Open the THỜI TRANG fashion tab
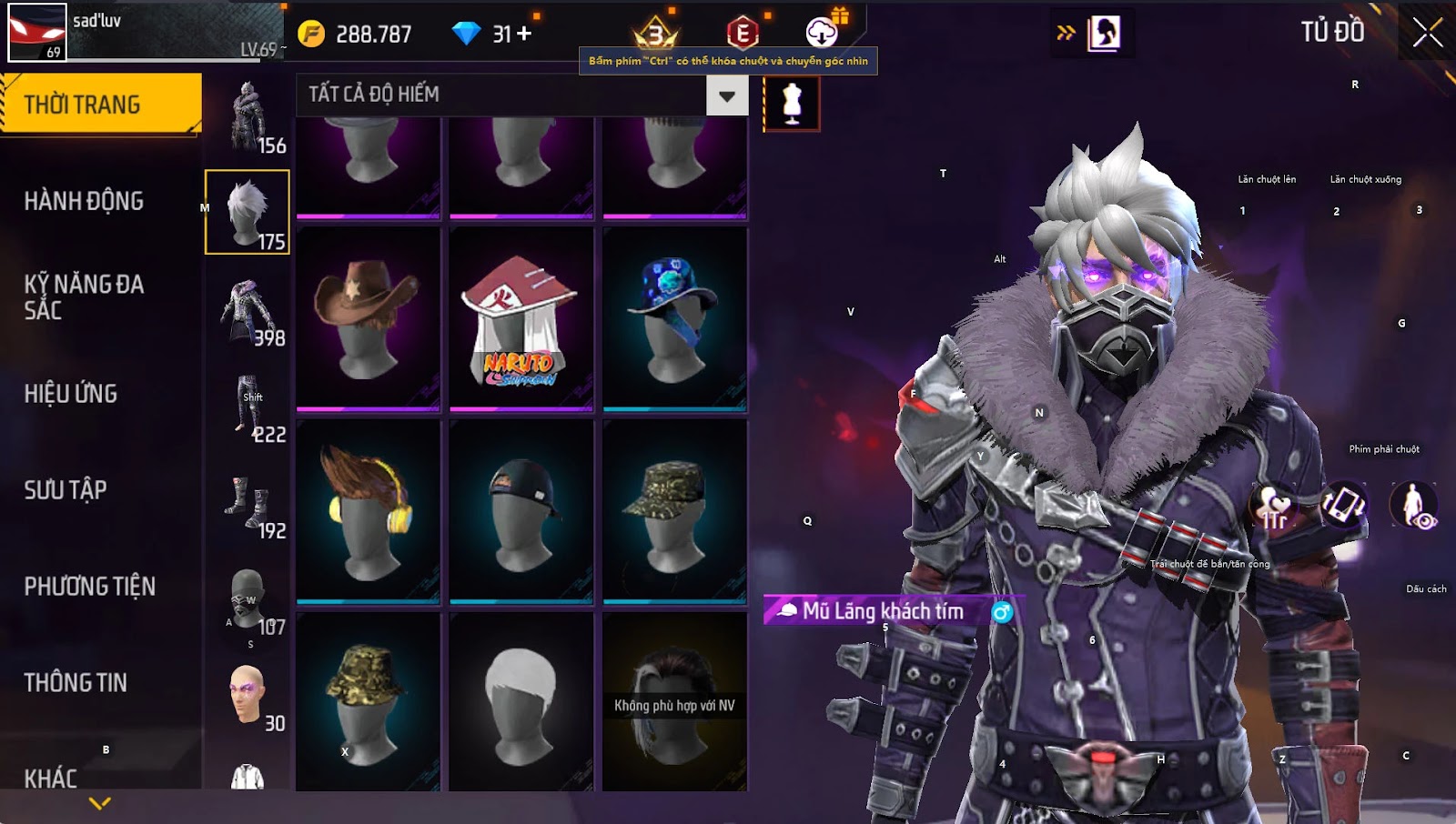The height and width of the screenshot is (824, 1456). [x=100, y=104]
